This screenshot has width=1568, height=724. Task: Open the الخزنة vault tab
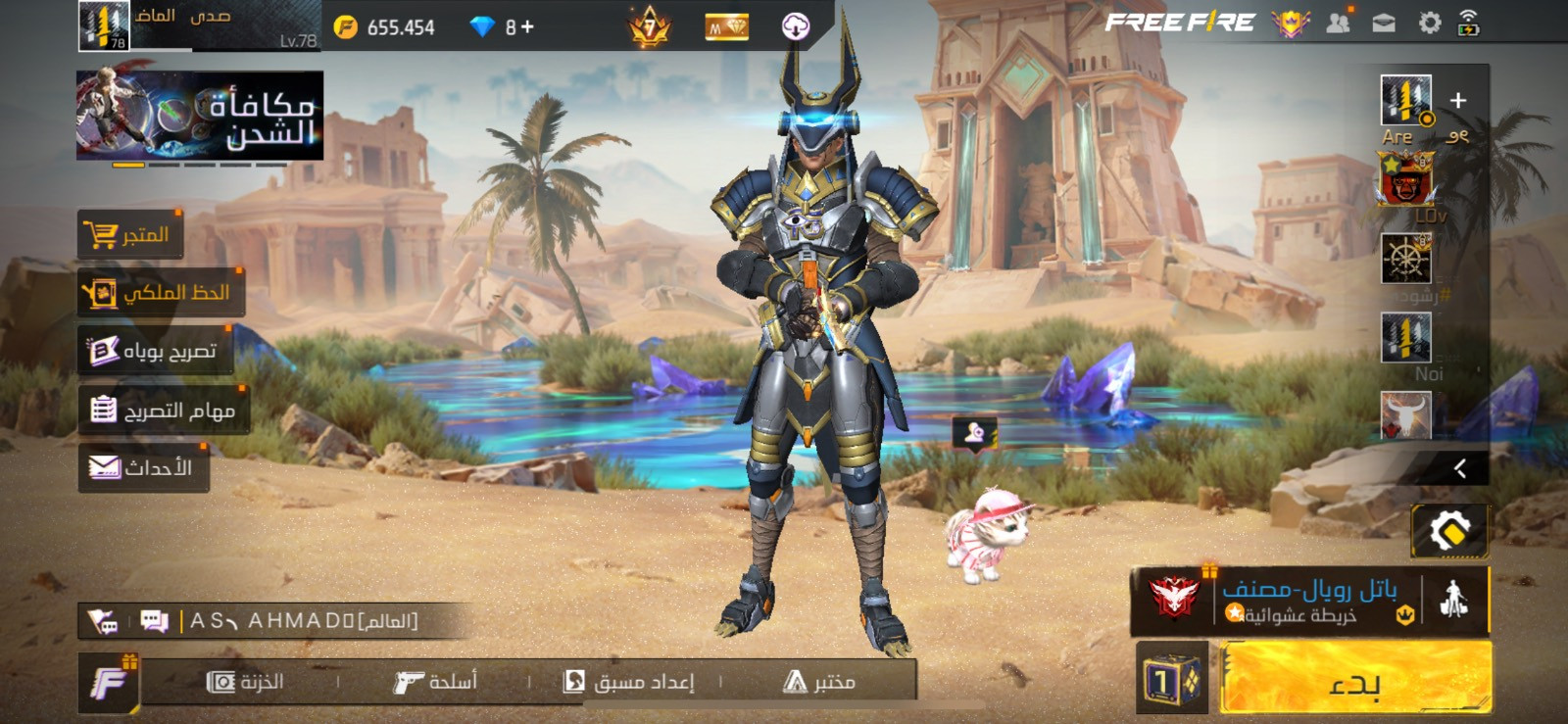246,682
